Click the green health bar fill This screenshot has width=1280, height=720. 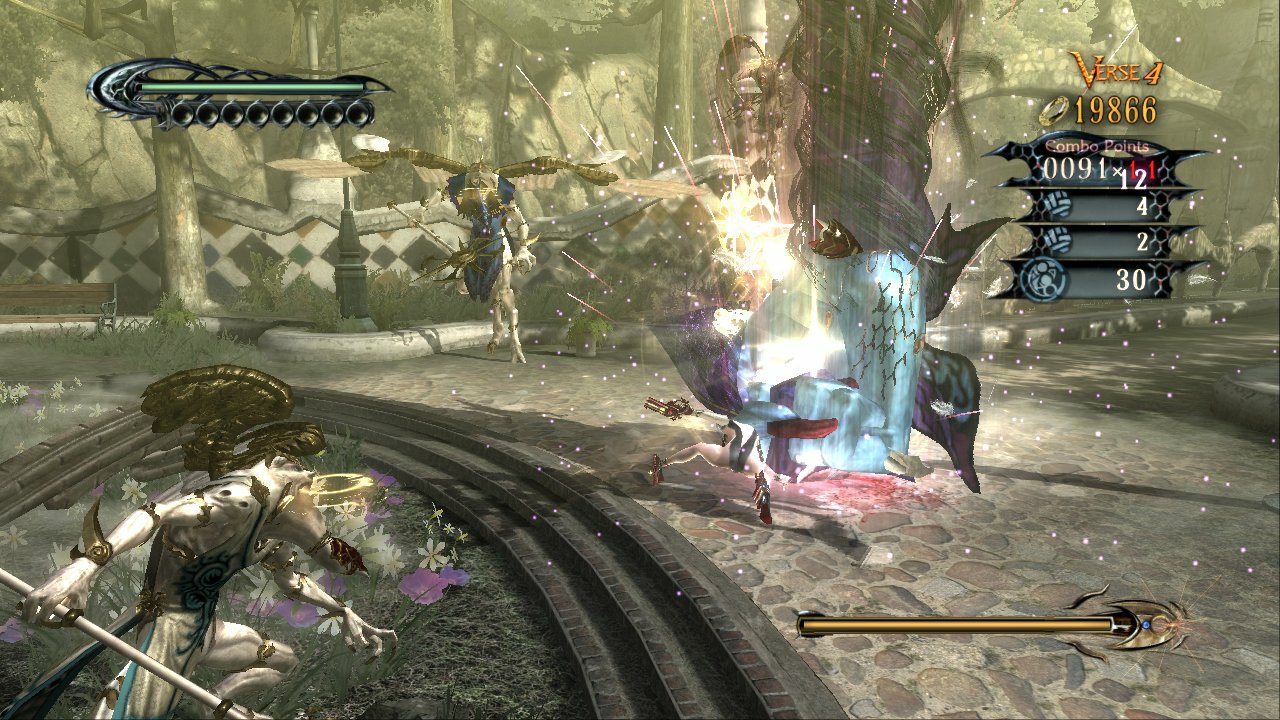250,88
